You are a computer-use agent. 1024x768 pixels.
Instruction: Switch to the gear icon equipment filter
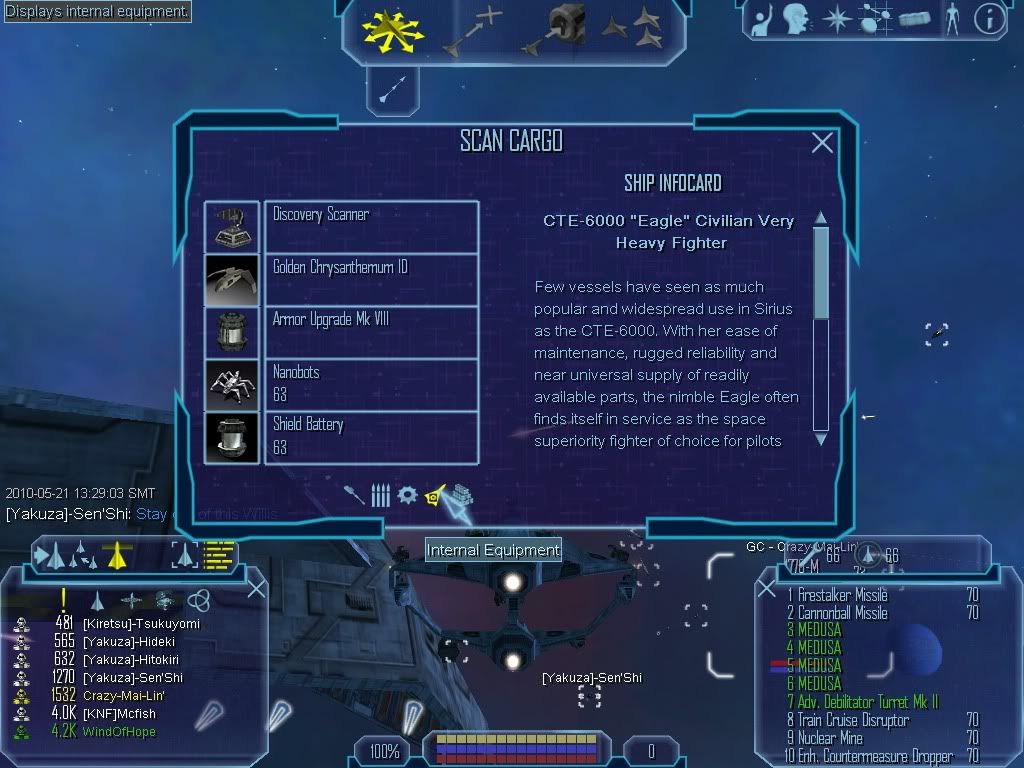pyautogui.click(x=407, y=495)
